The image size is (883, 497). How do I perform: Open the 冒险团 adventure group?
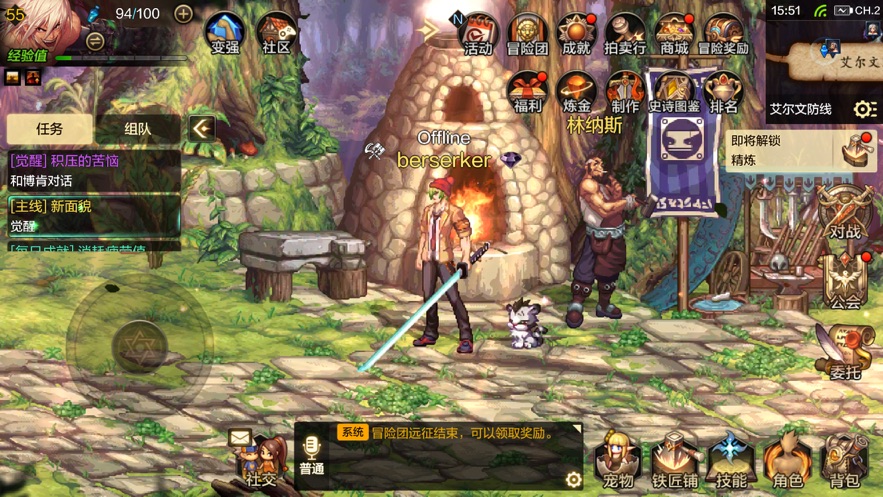527,33
